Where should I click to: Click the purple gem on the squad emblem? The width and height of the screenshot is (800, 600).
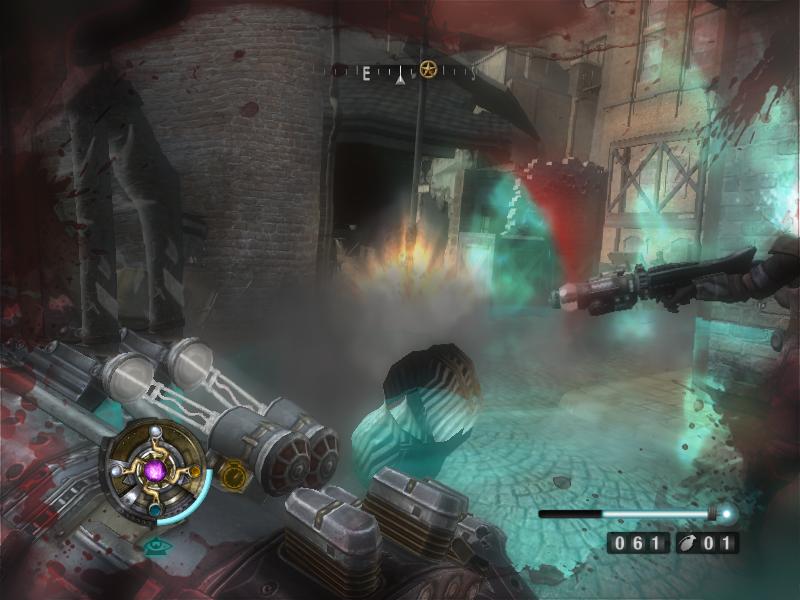pos(154,469)
